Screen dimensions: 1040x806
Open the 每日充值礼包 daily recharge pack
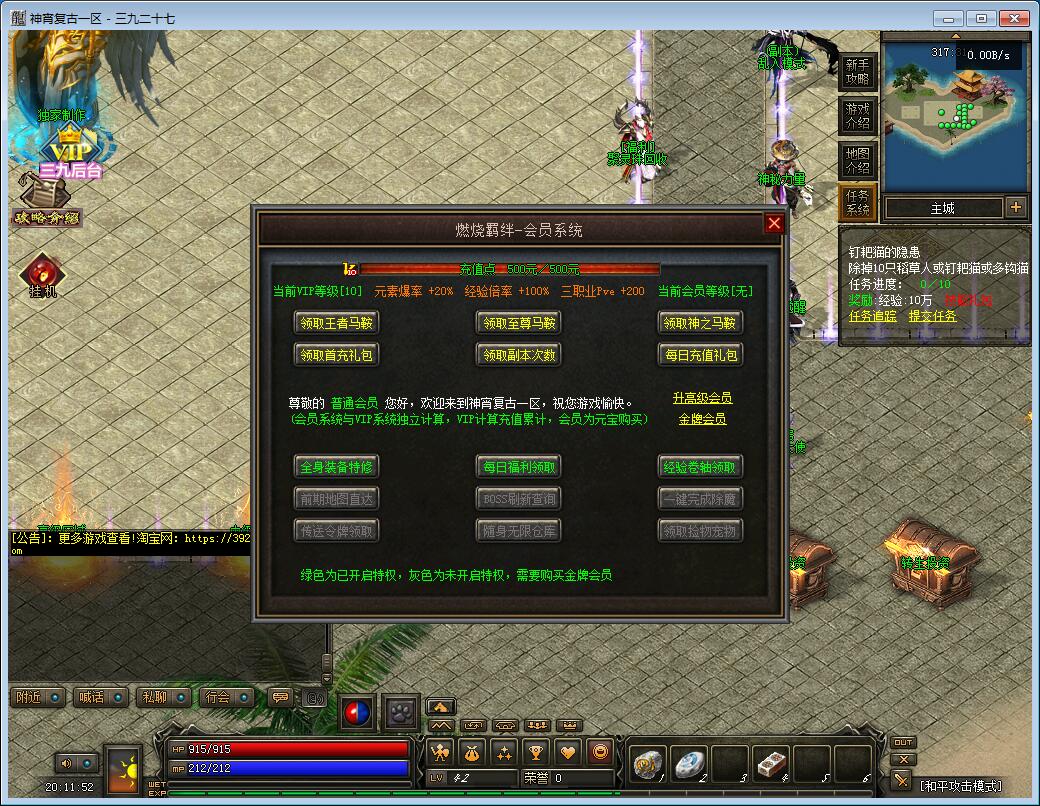click(700, 354)
